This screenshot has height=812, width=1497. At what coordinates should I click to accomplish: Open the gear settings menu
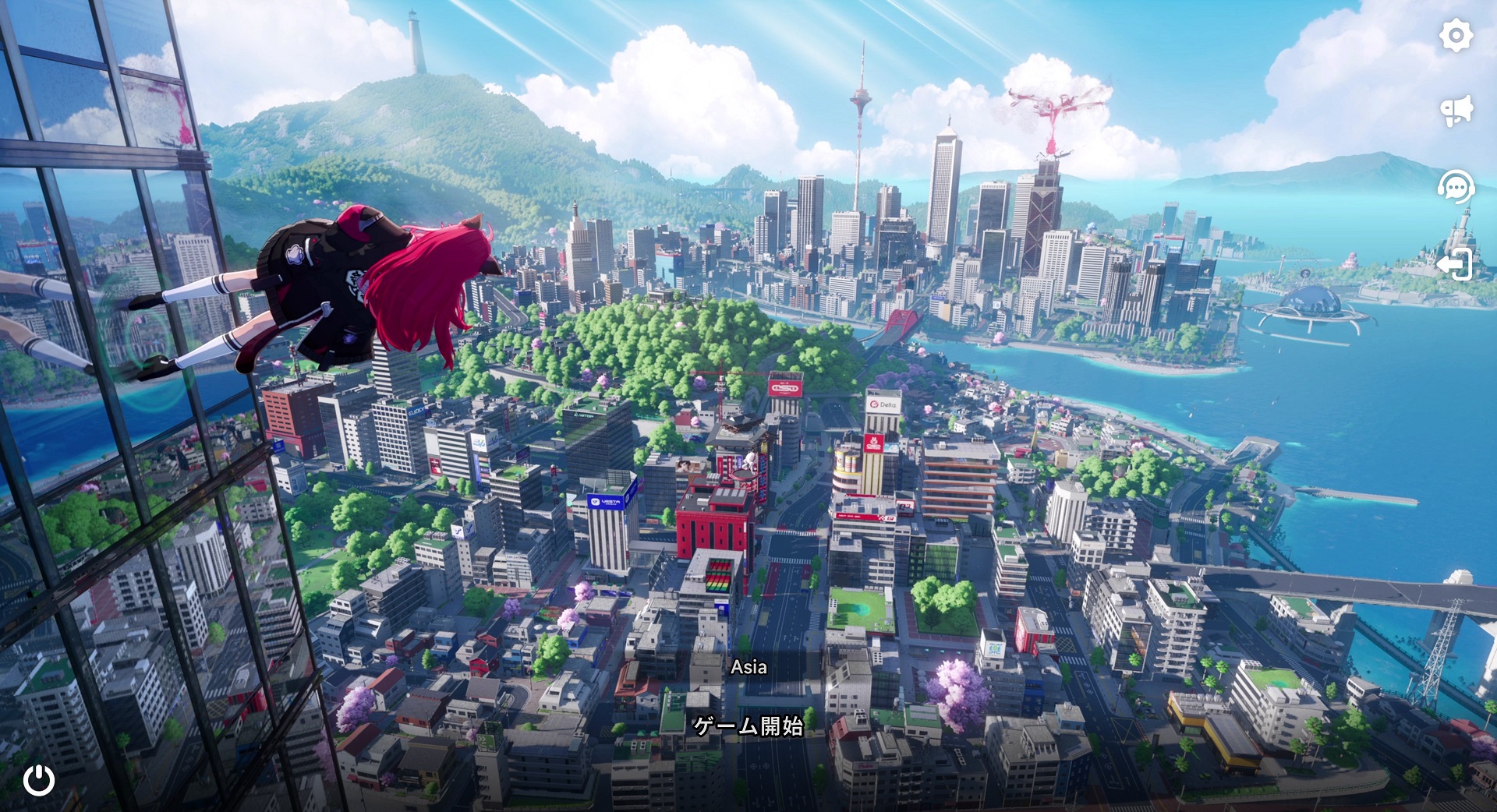[x=1456, y=36]
